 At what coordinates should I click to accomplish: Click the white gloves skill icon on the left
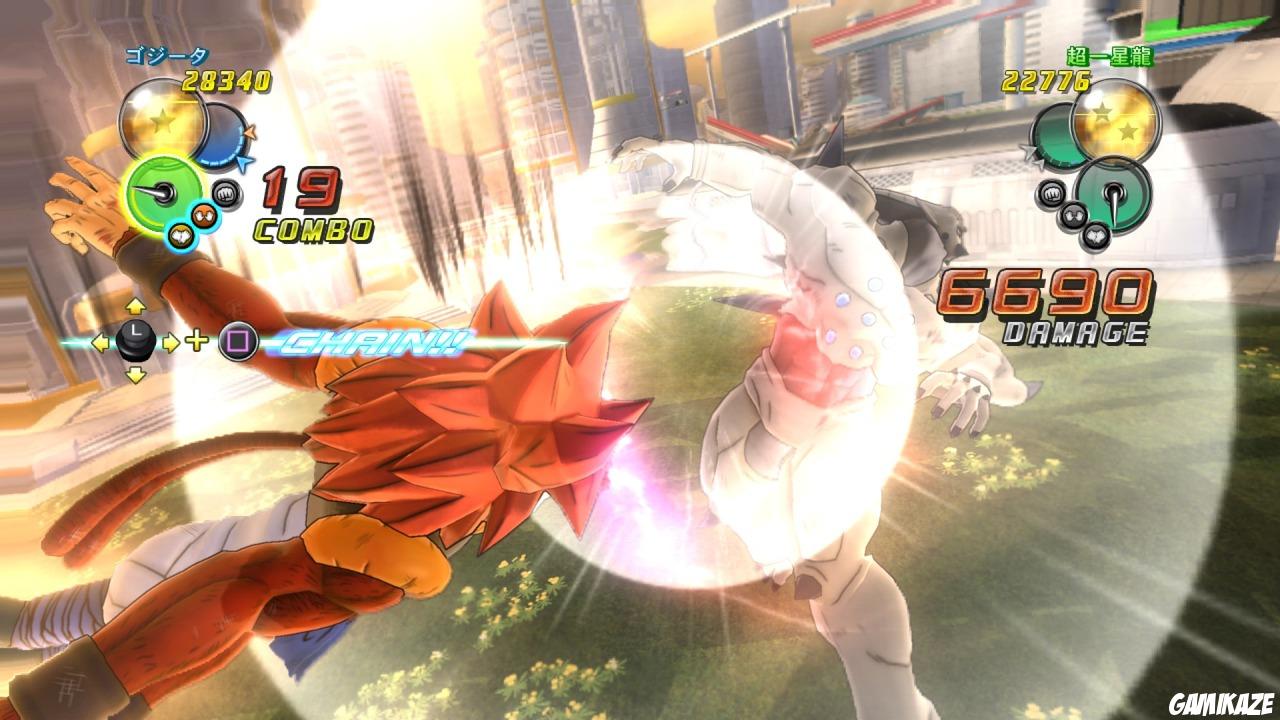click(x=180, y=235)
